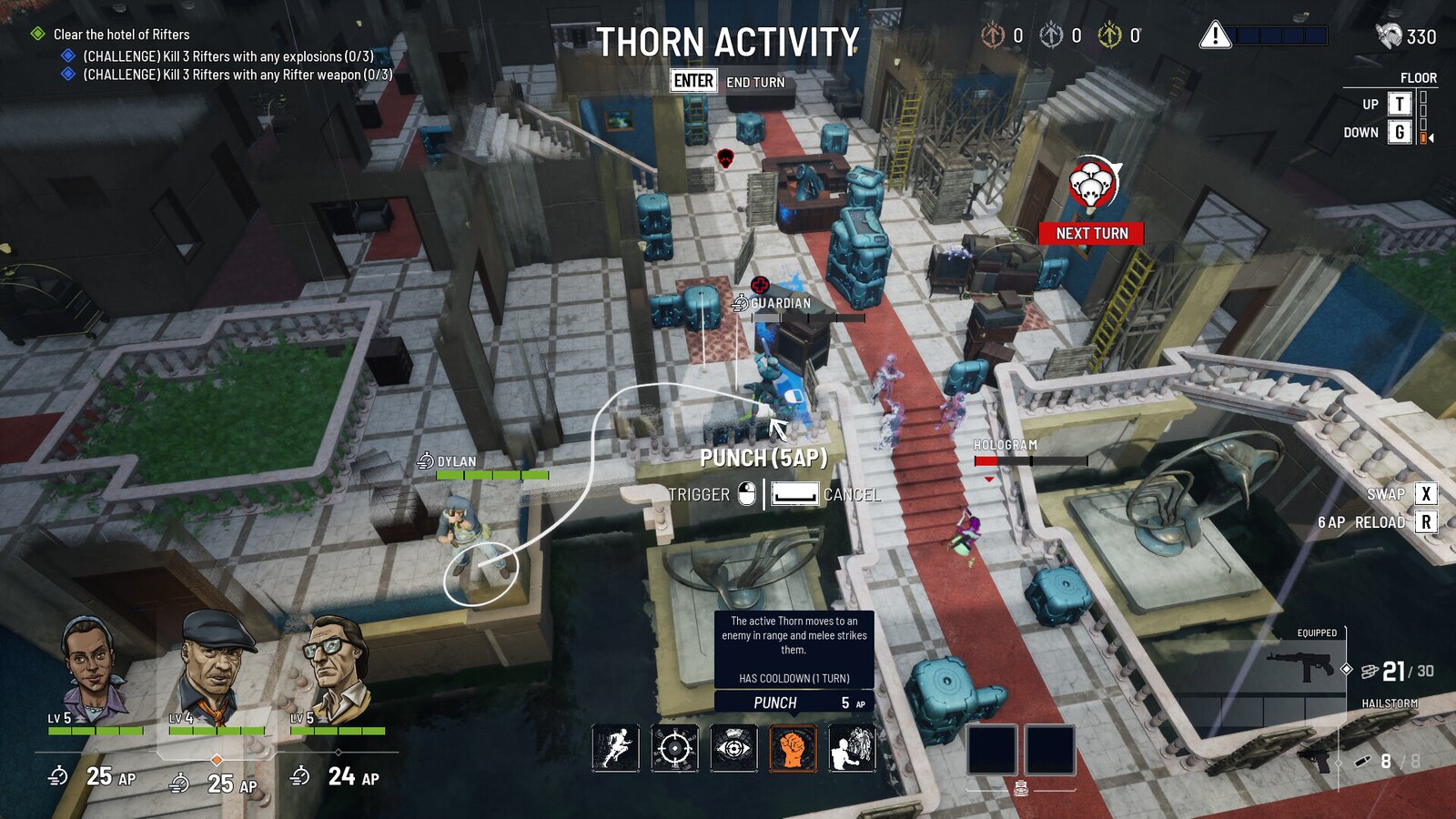The image size is (1456, 819).
Task: Activate the brawler-versus-crowd ability icon
Action: (852, 748)
